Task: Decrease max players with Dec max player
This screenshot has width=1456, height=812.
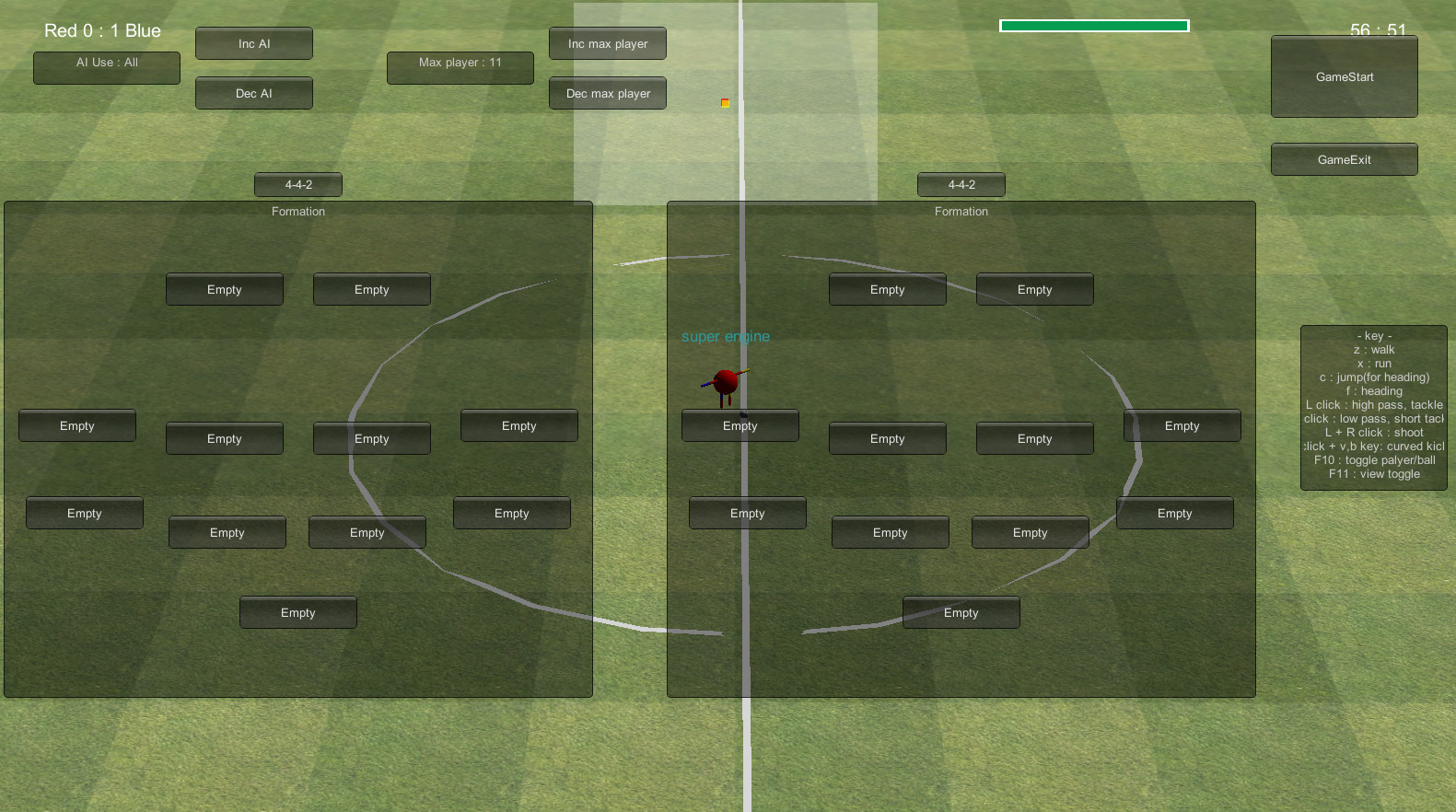Action: click(607, 92)
